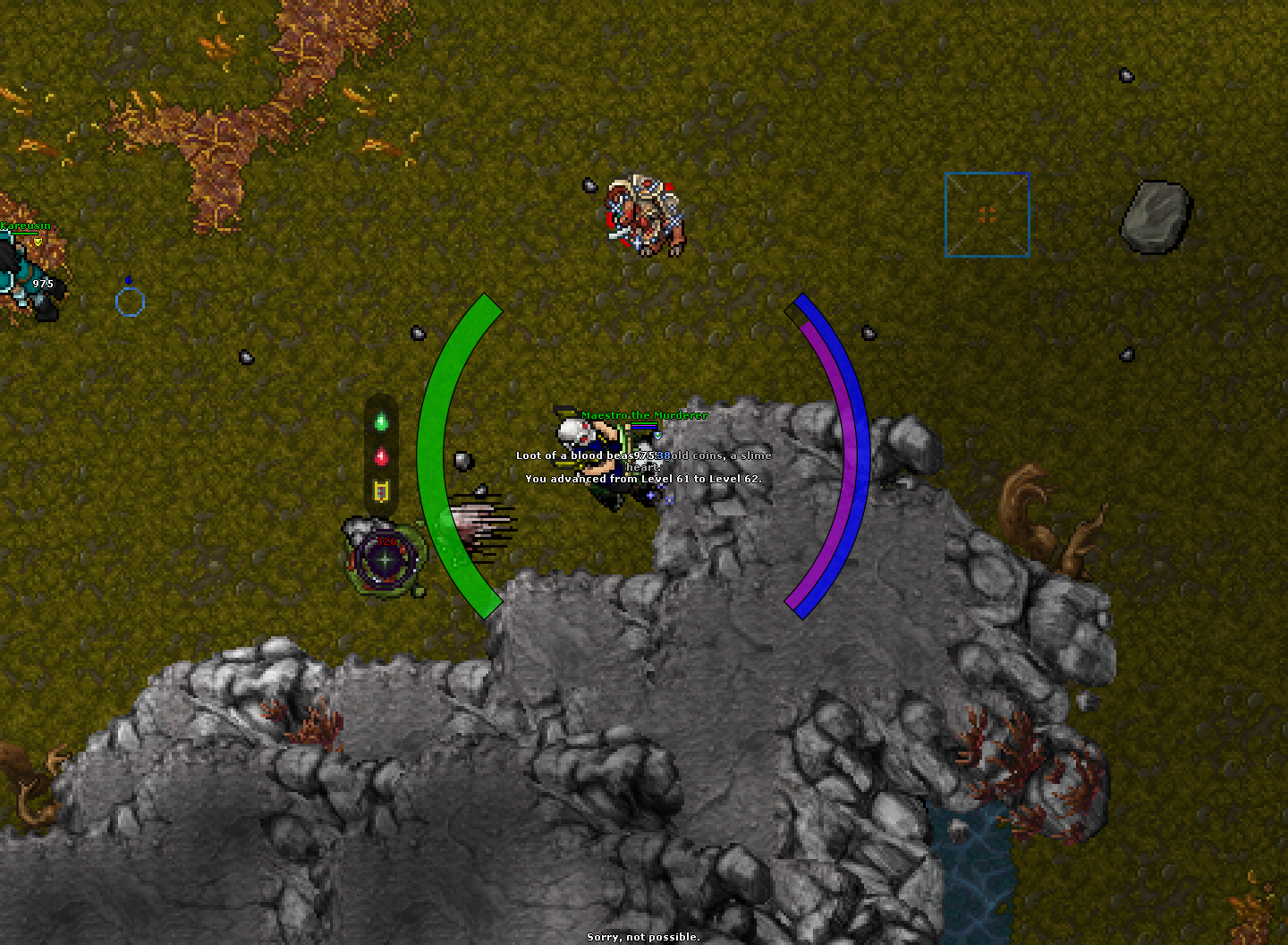This screenshot has width=1288, height=945.
Task: Click the Sorry, not possible status text
Action: tap(643, 936)
